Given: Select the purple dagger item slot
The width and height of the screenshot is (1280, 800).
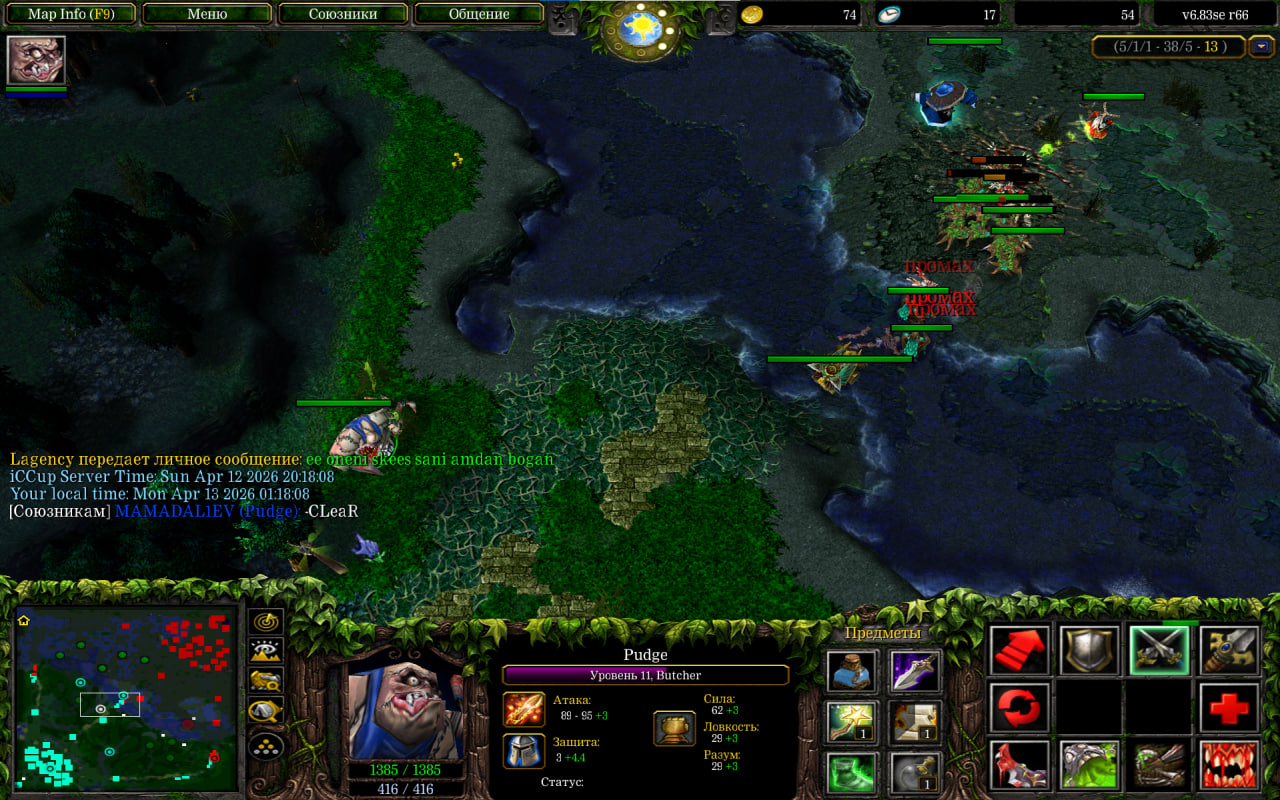Looking at the screenshot, I should (x=916, y=671).
